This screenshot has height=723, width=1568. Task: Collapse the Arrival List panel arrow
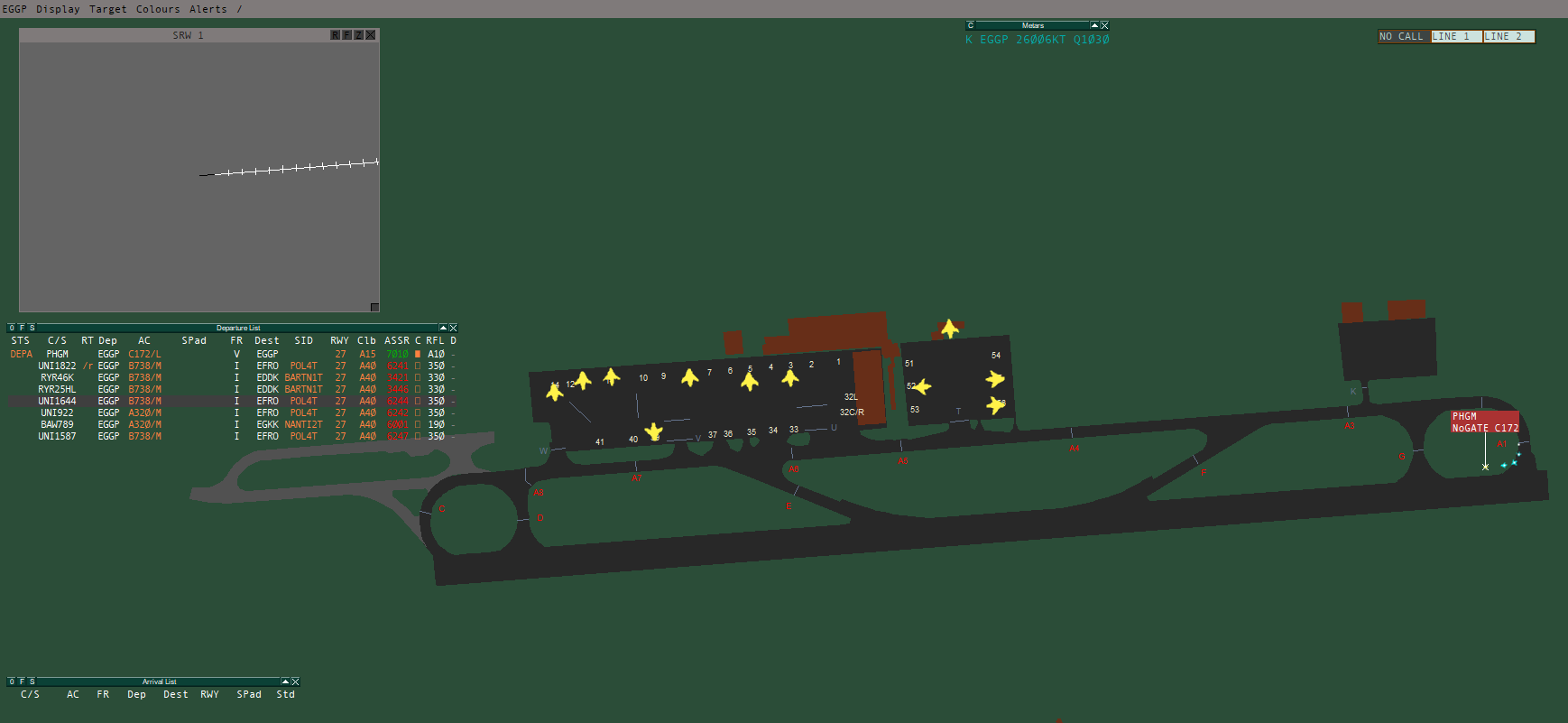[x=285, y=681]
